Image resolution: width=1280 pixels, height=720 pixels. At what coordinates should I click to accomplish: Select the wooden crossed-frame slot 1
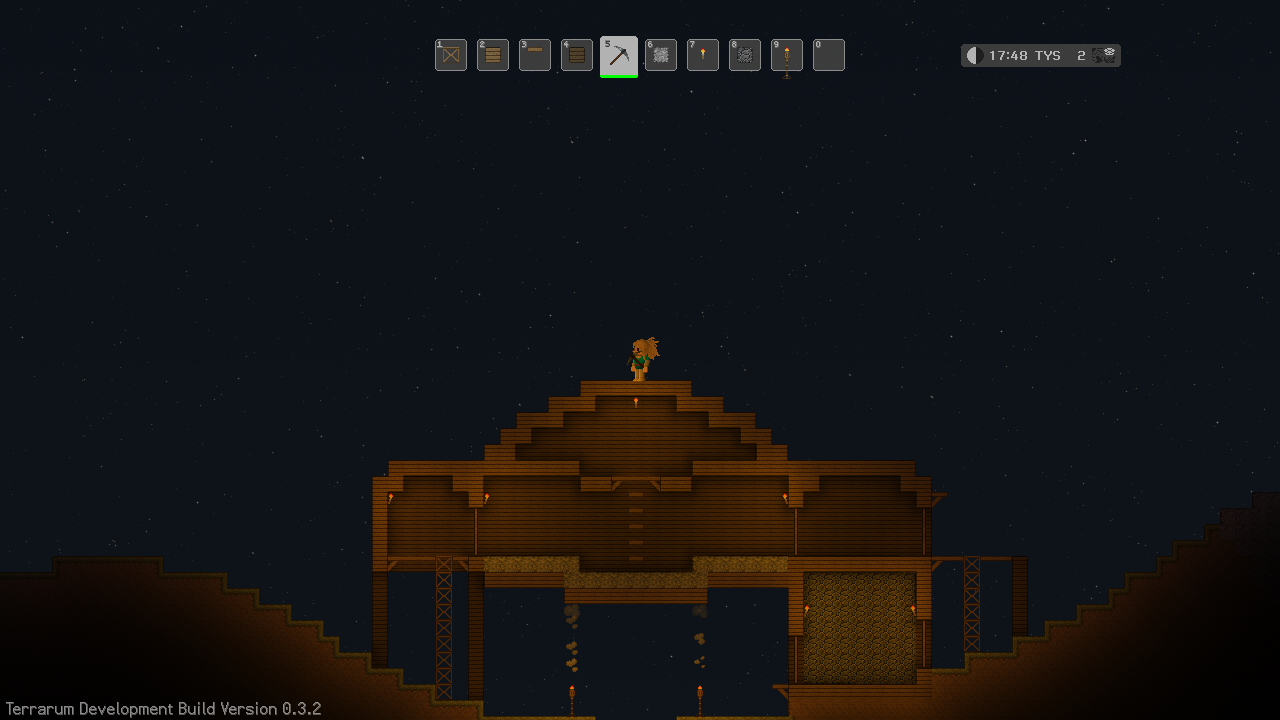click(451, 55)
